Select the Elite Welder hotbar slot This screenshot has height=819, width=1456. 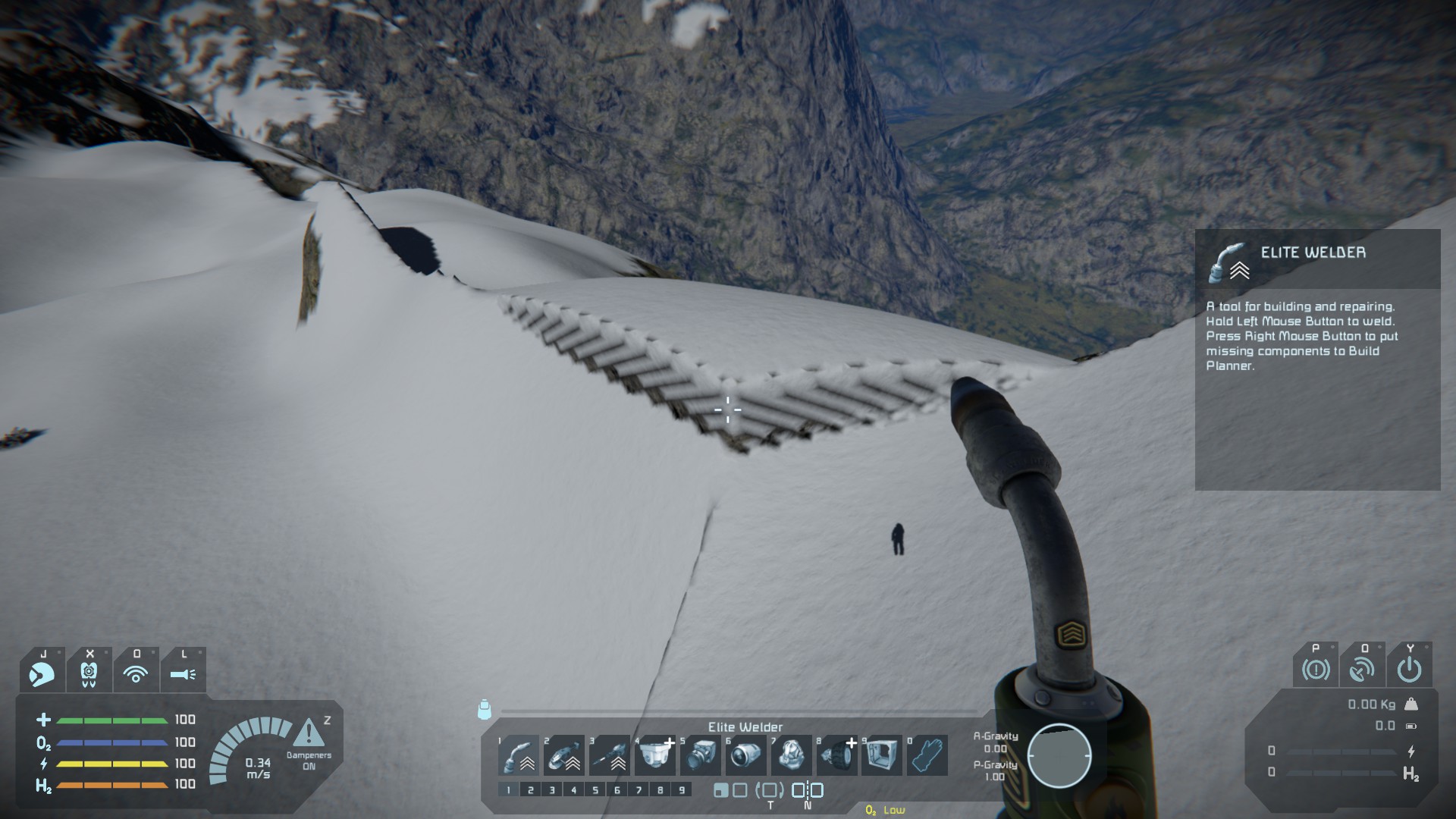coord(519,755)
